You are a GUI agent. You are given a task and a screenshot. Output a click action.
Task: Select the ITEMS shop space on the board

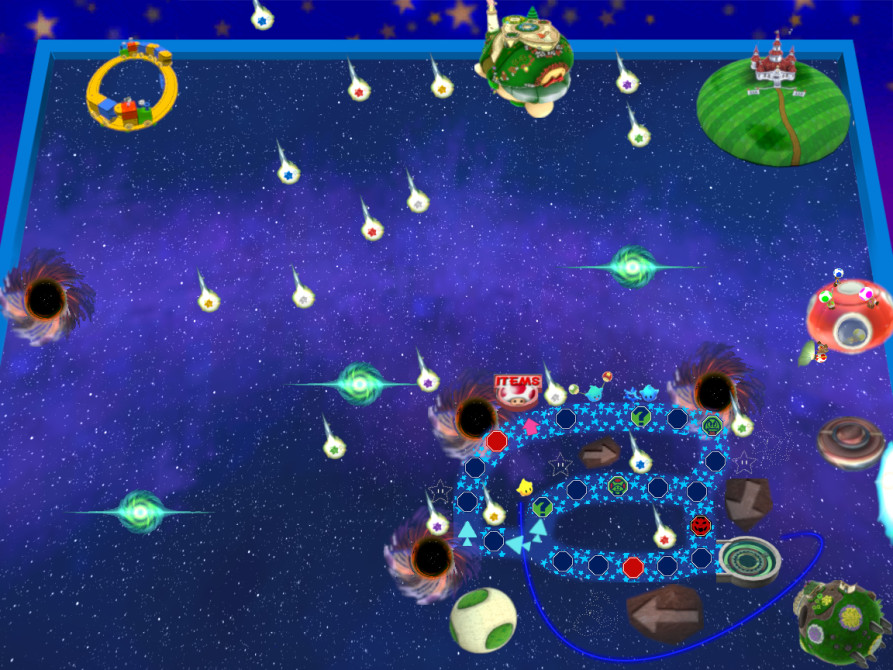[518, 389]
